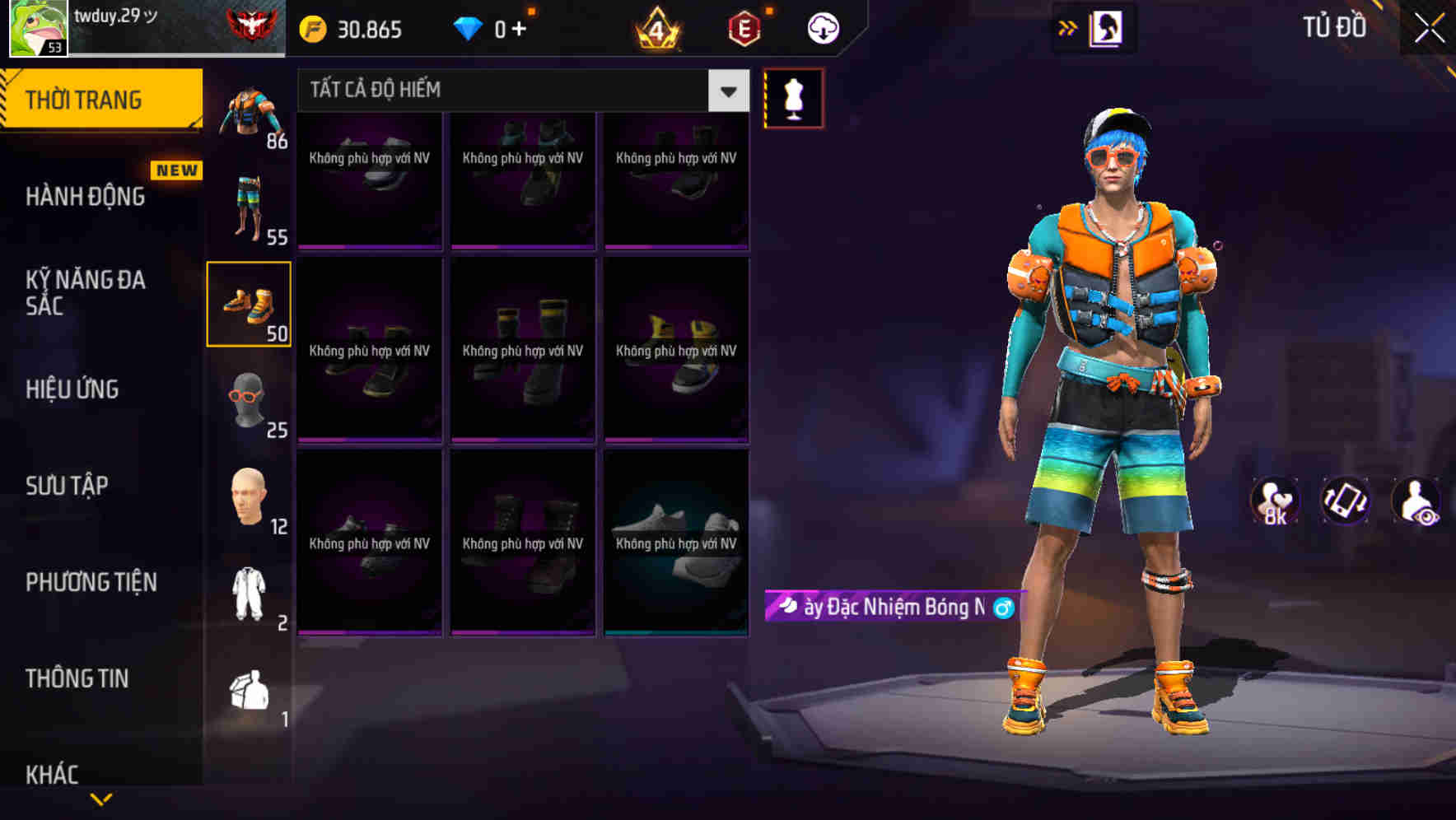
Task: Select the rotate character phone icon
Action: point(1346,502)
